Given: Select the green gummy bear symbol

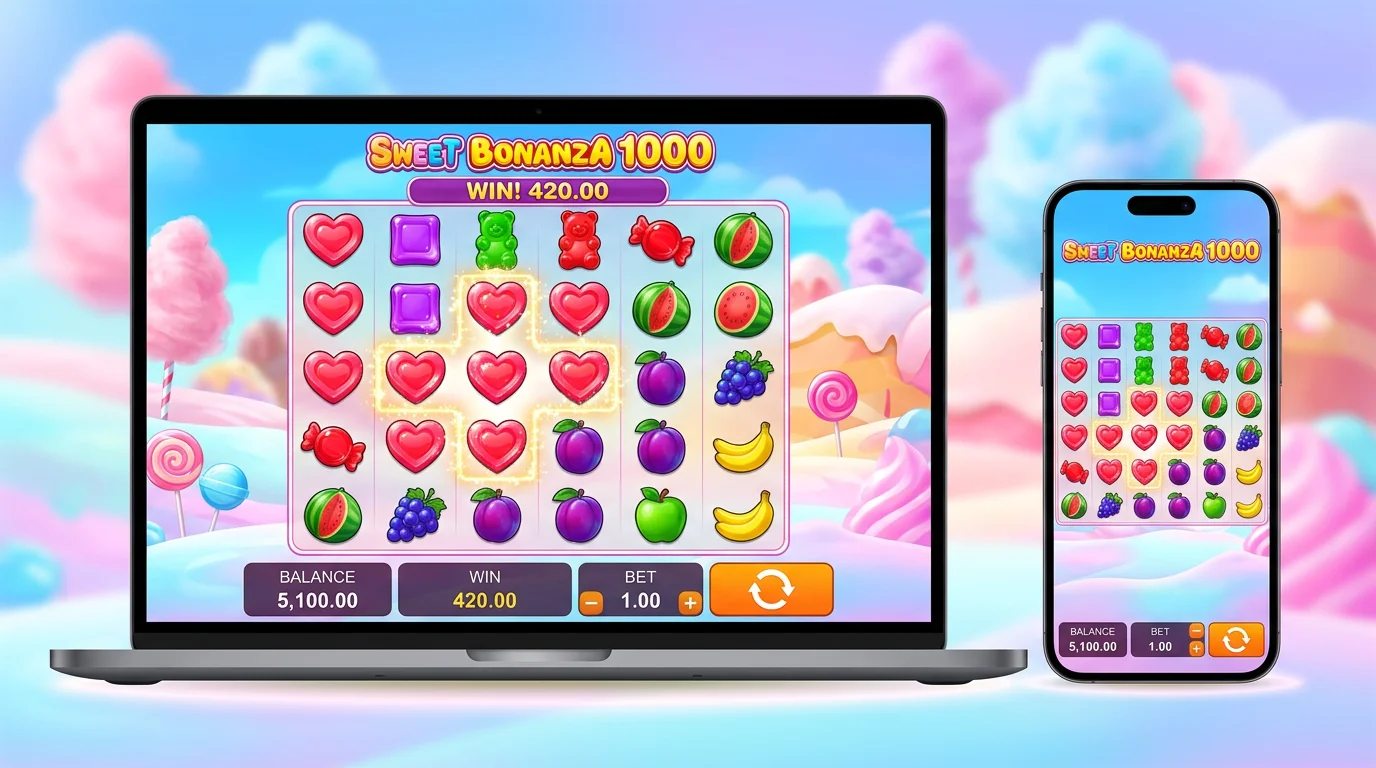Looking at the screenshot, I should (497, 238).
